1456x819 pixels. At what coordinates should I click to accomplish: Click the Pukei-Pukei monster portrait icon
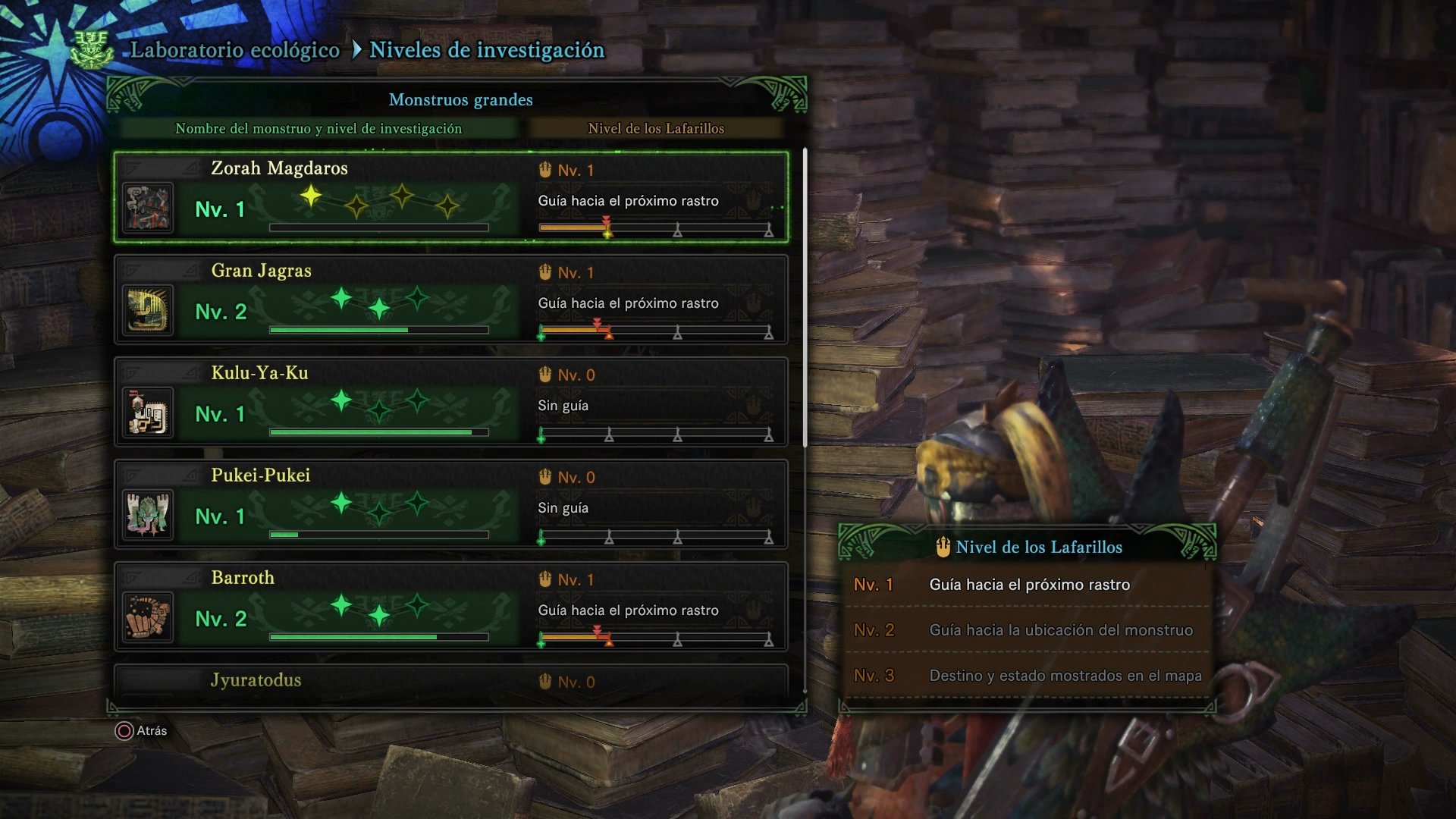pyautogui.click(x=148, y=514)
